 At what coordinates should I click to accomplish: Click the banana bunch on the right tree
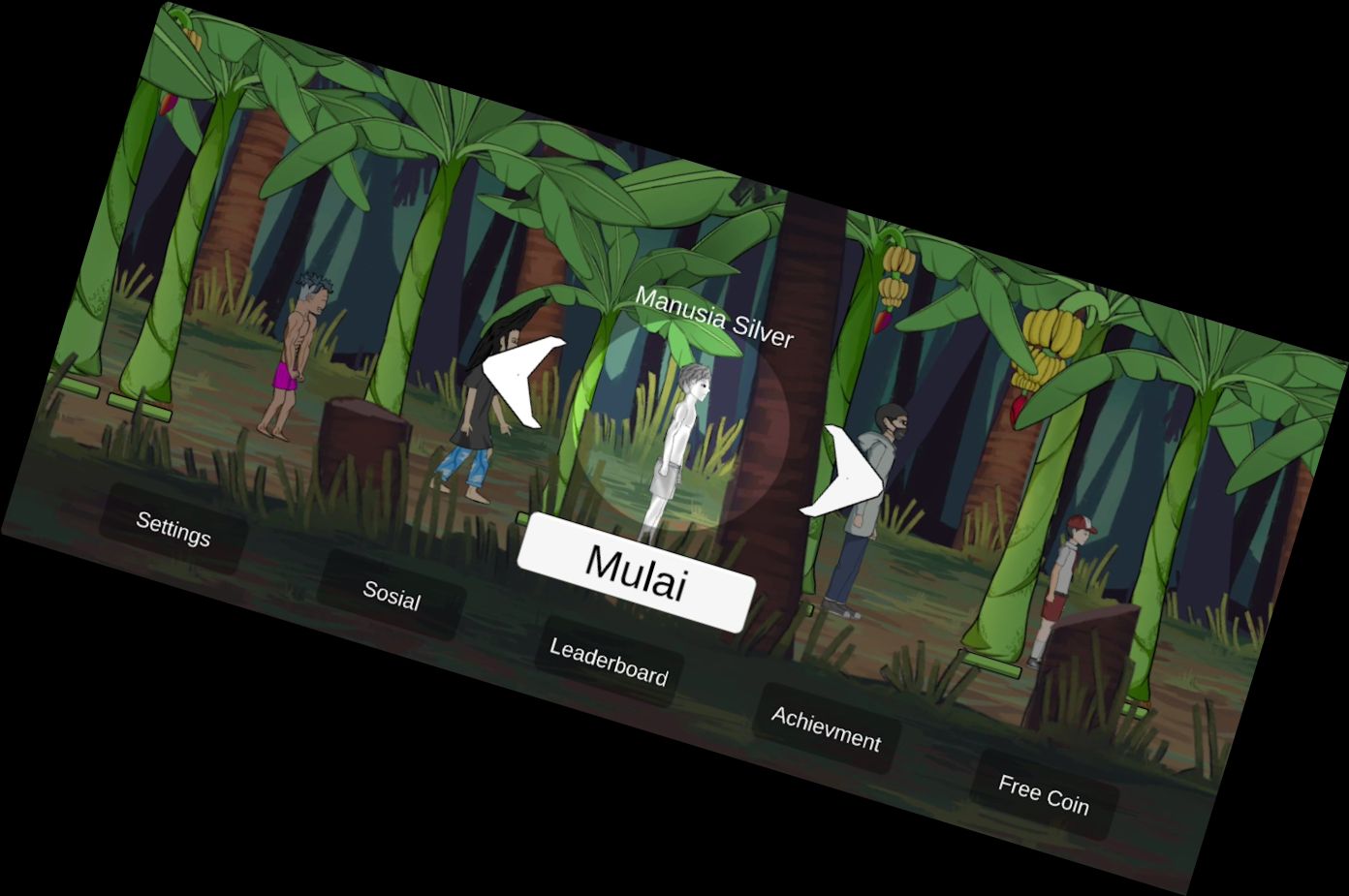click(1045, 339)
